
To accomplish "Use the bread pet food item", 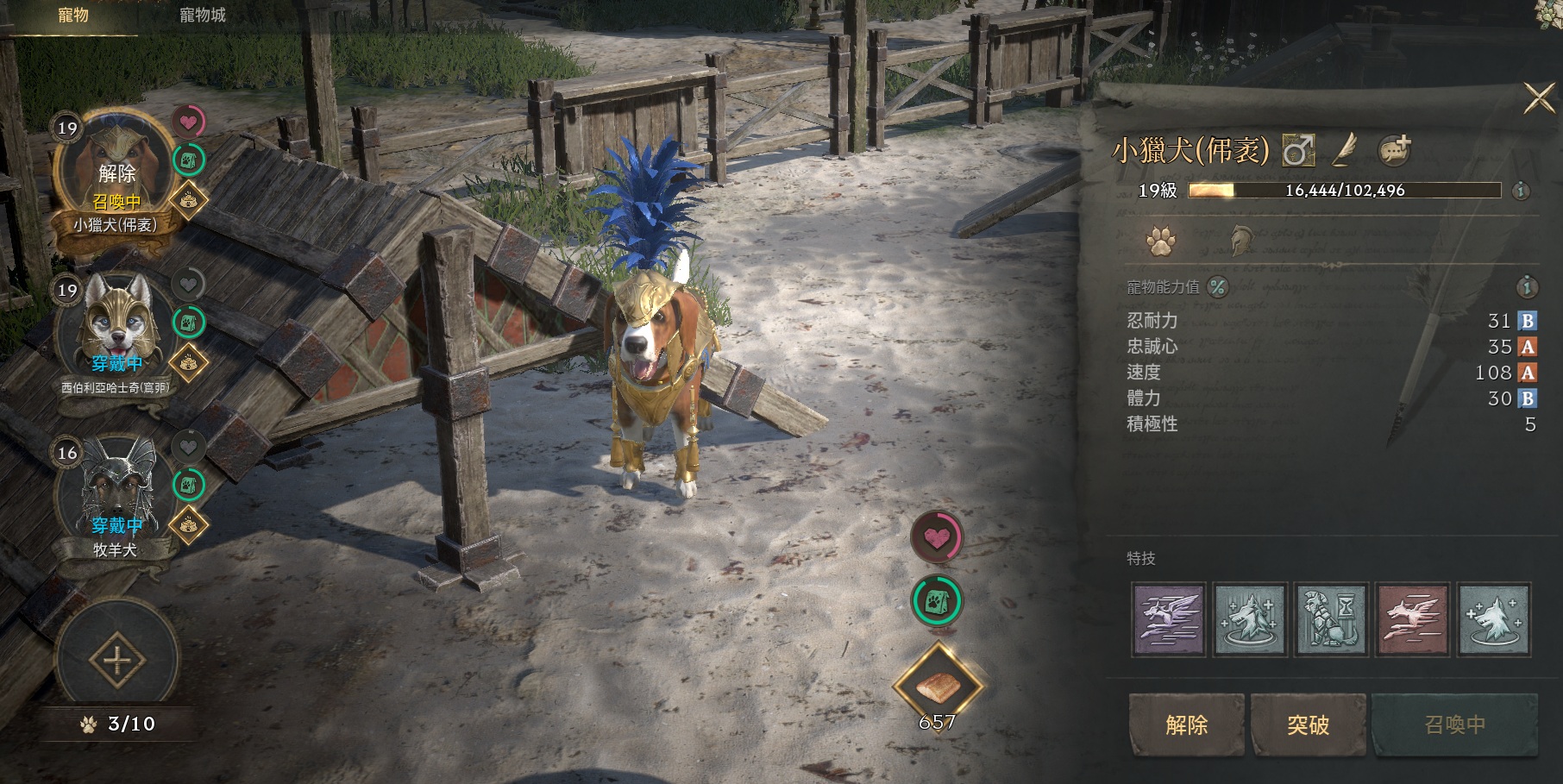I will (x=938, y=687).
